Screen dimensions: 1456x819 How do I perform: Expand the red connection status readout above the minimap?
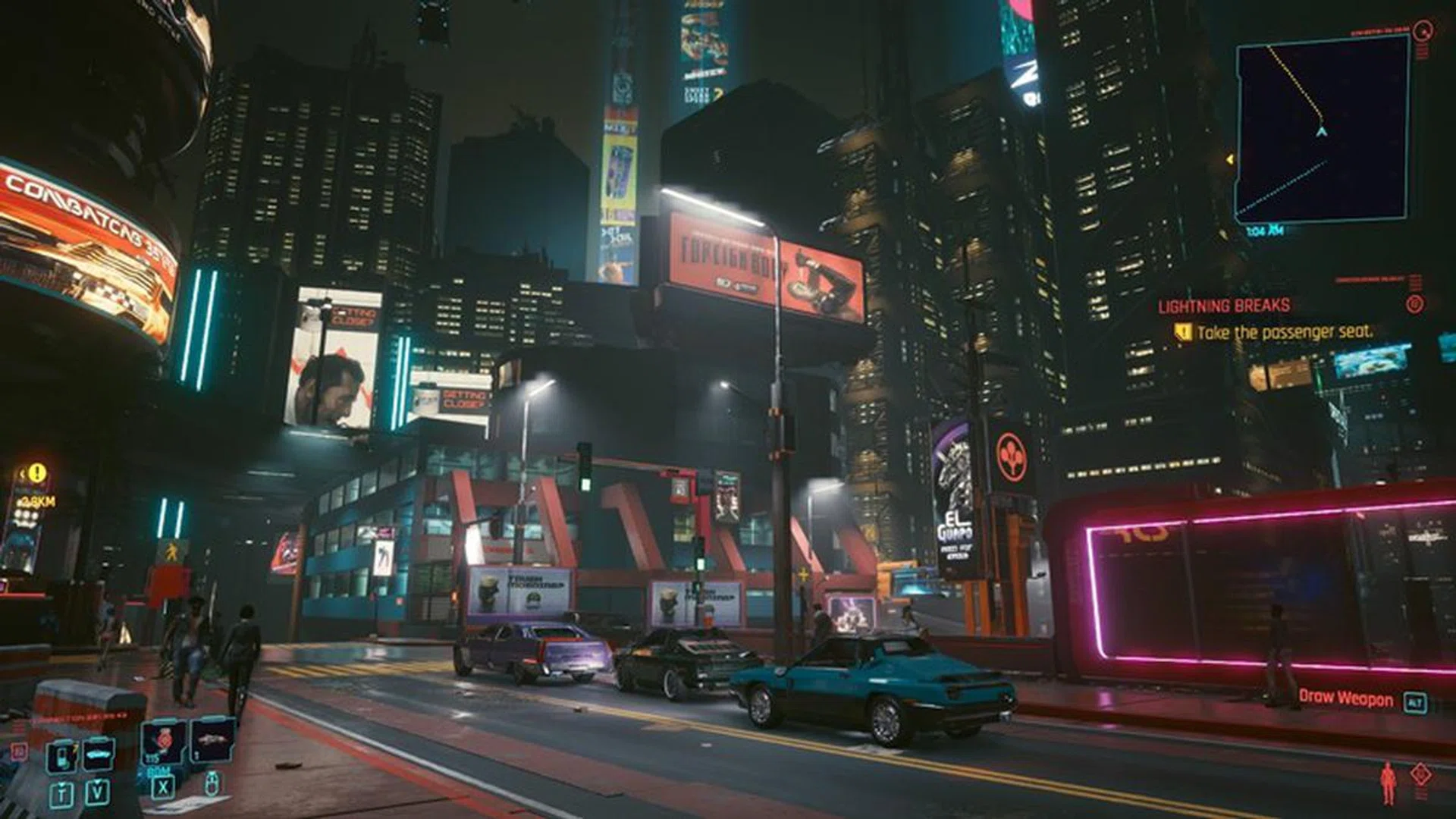pyautogui.click(x=1380, y=30)
